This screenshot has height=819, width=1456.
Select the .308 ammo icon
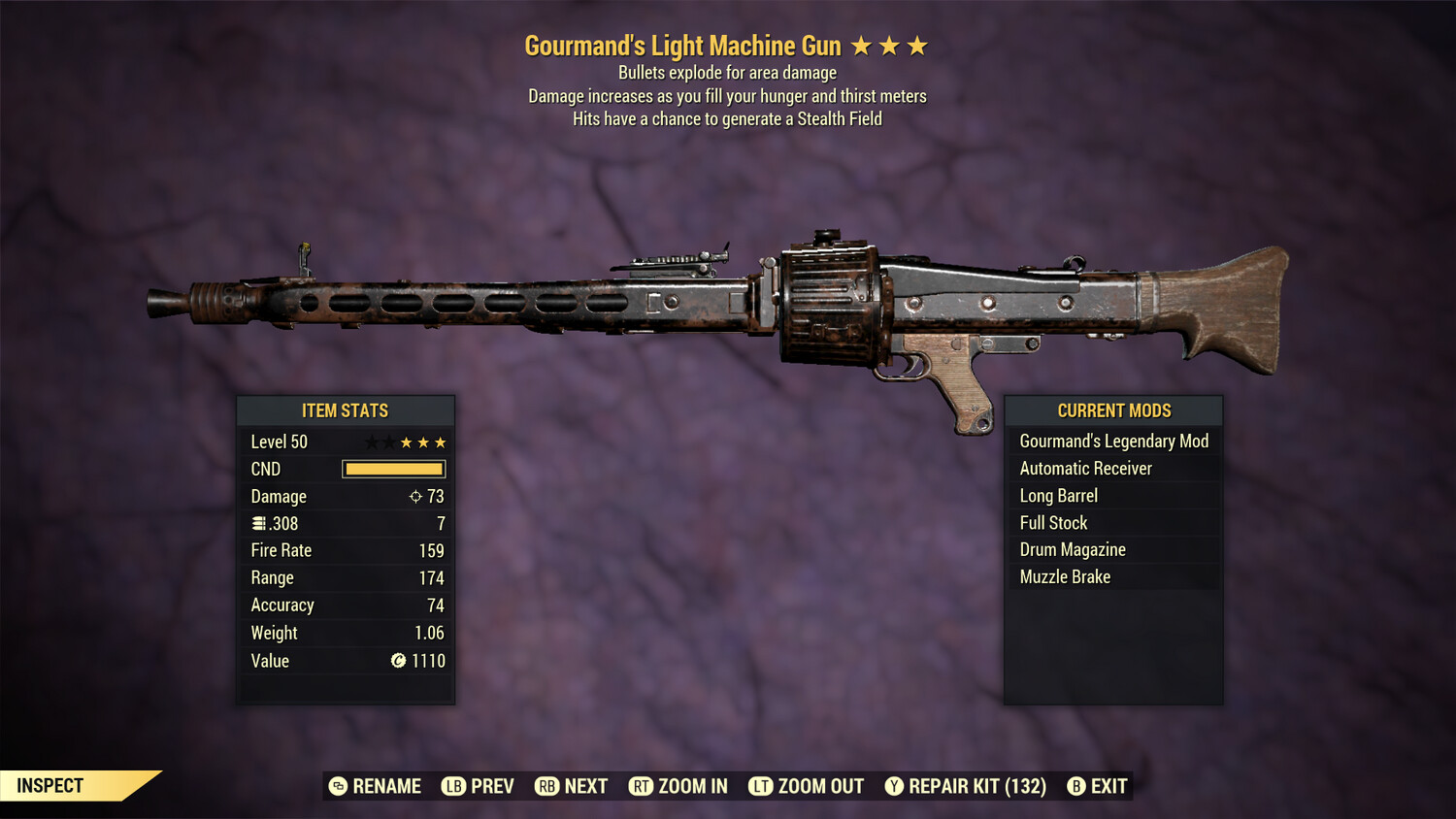tap(260, 523)
